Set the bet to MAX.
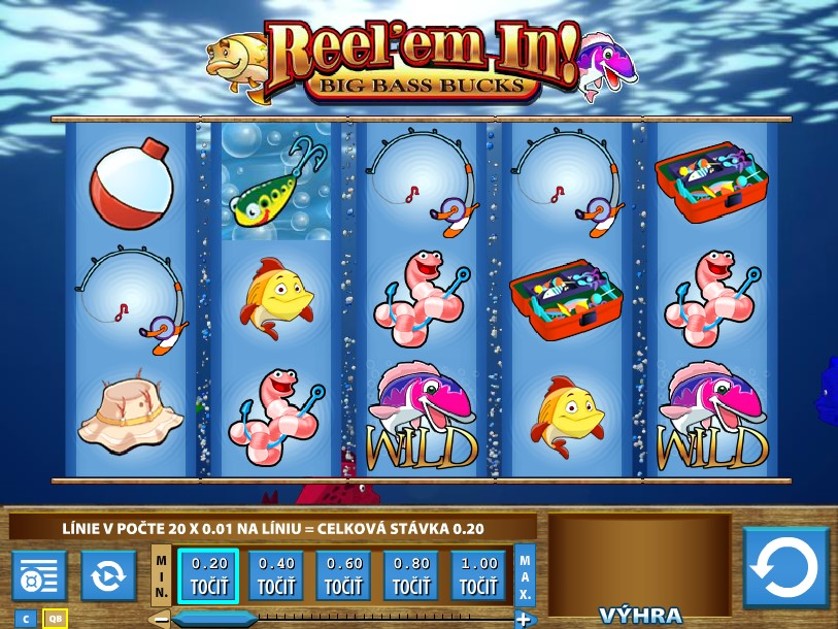 (525, 574)
